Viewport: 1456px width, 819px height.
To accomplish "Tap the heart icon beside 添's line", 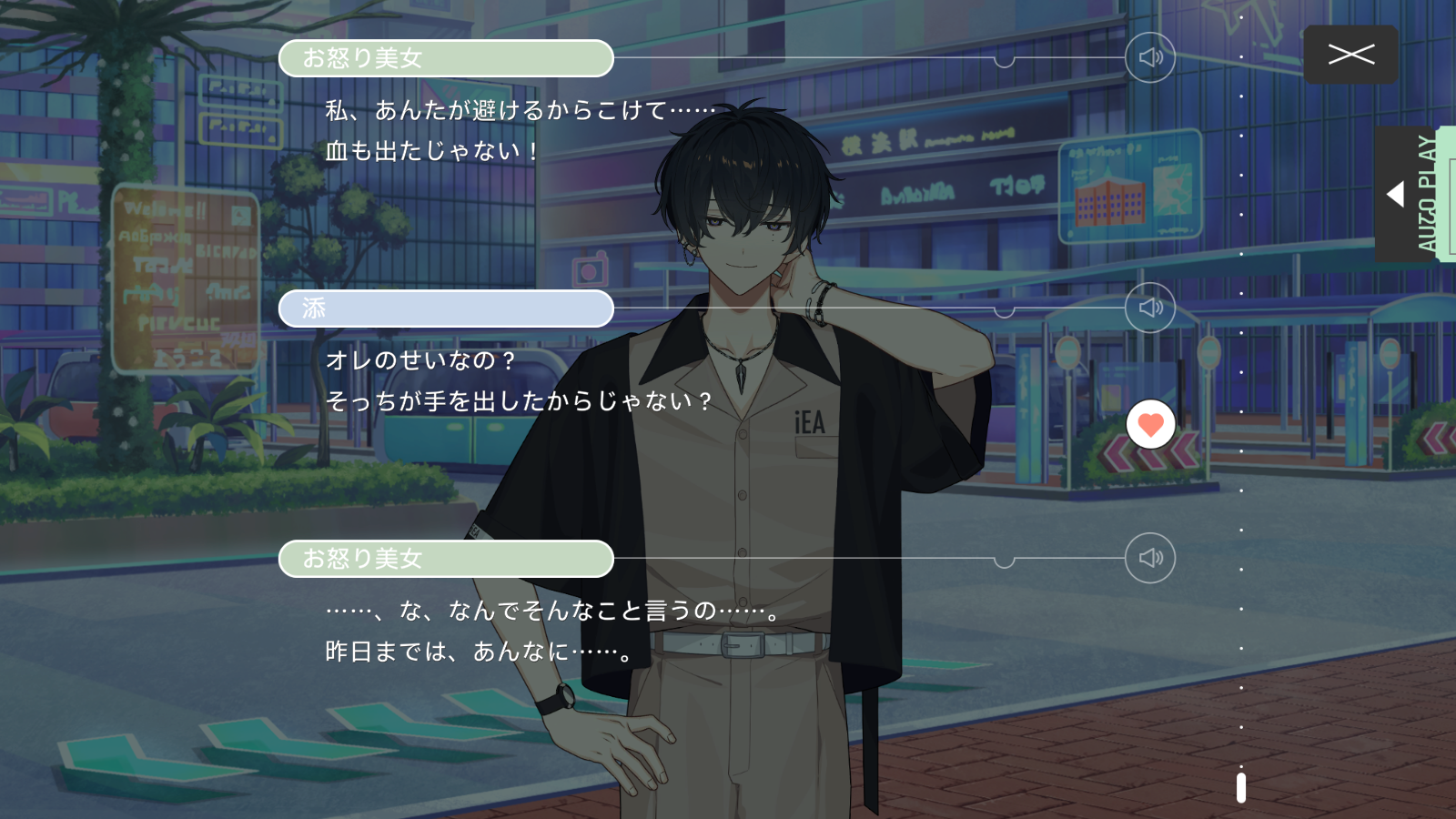I will [1150, 425].
